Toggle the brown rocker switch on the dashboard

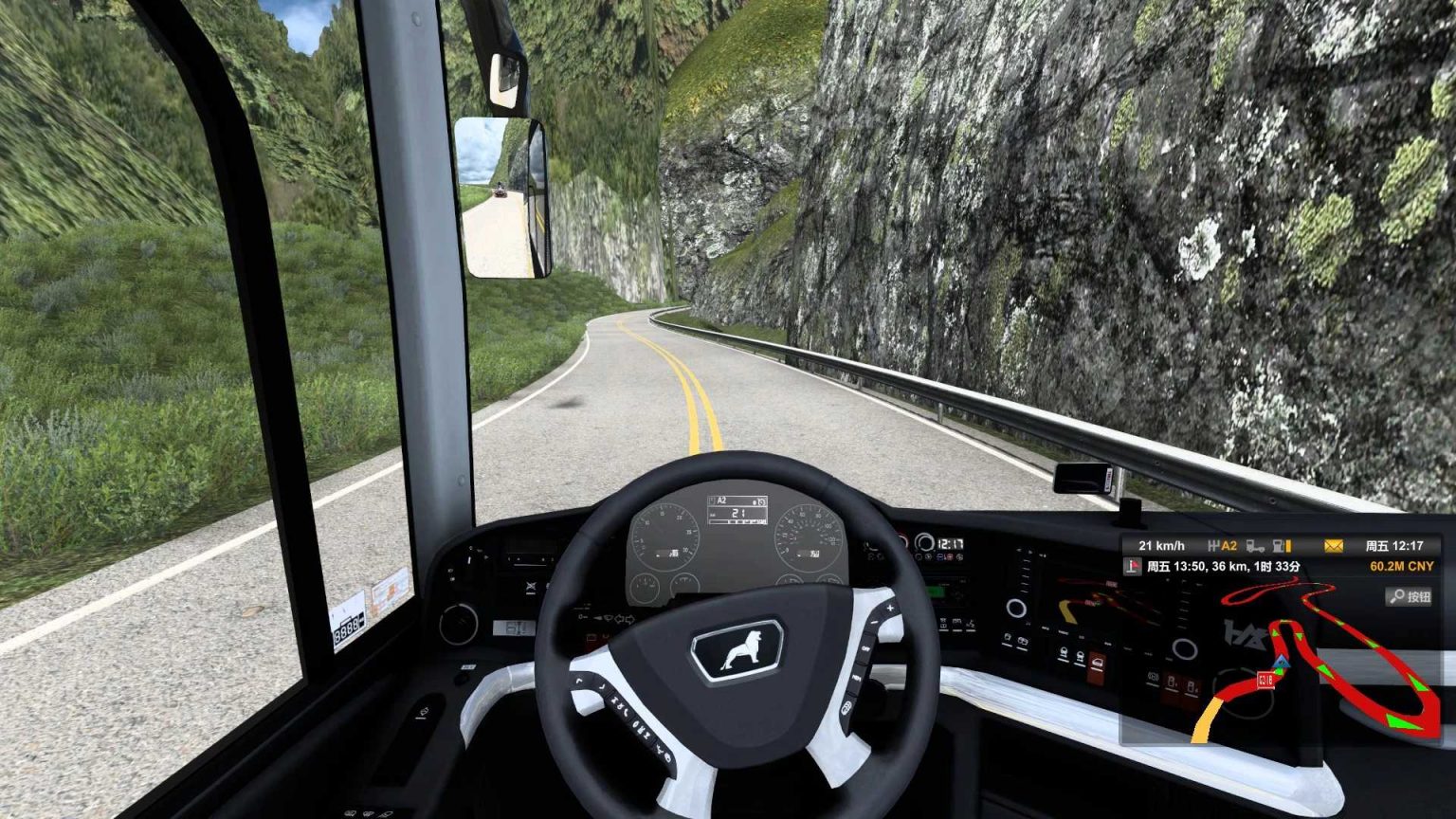click(x=1096, y=666)
